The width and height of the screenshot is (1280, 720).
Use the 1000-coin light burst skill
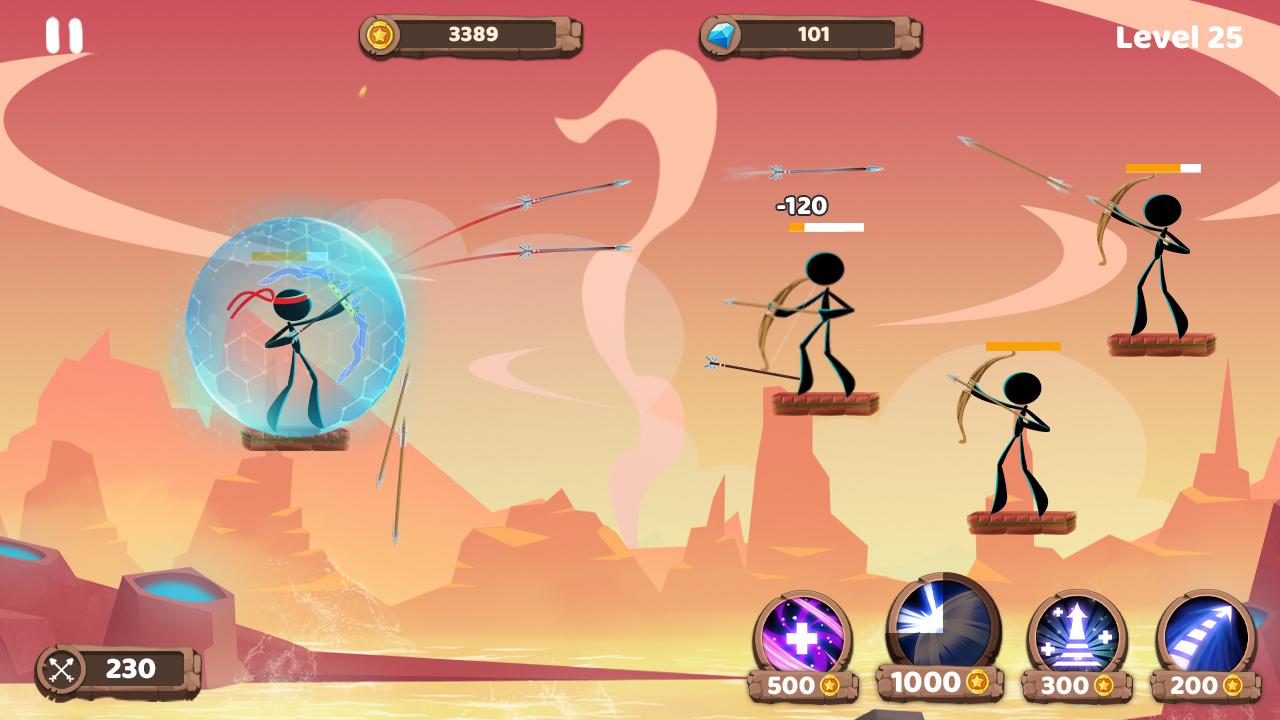coord(942,625)
